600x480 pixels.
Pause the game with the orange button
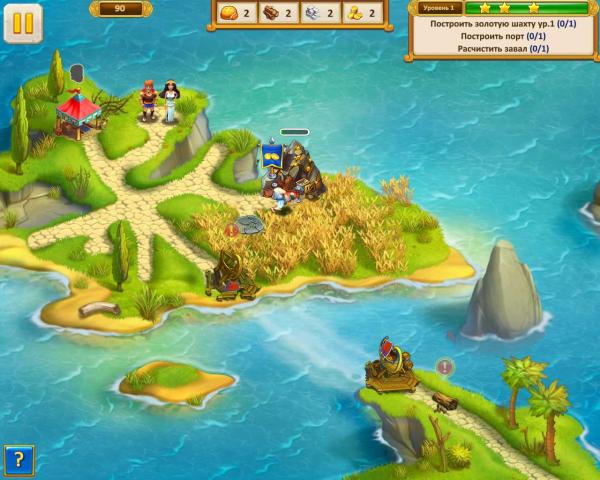23,23
